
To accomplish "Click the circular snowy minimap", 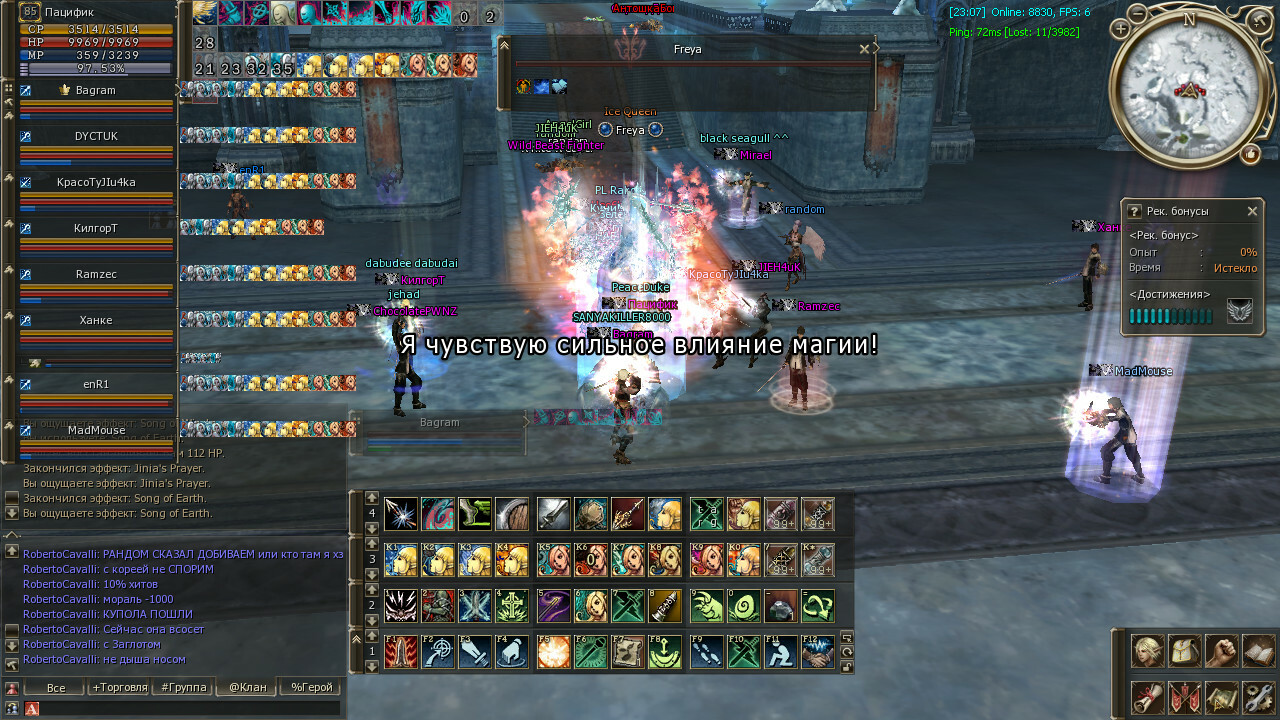I will coord(1189,87).
